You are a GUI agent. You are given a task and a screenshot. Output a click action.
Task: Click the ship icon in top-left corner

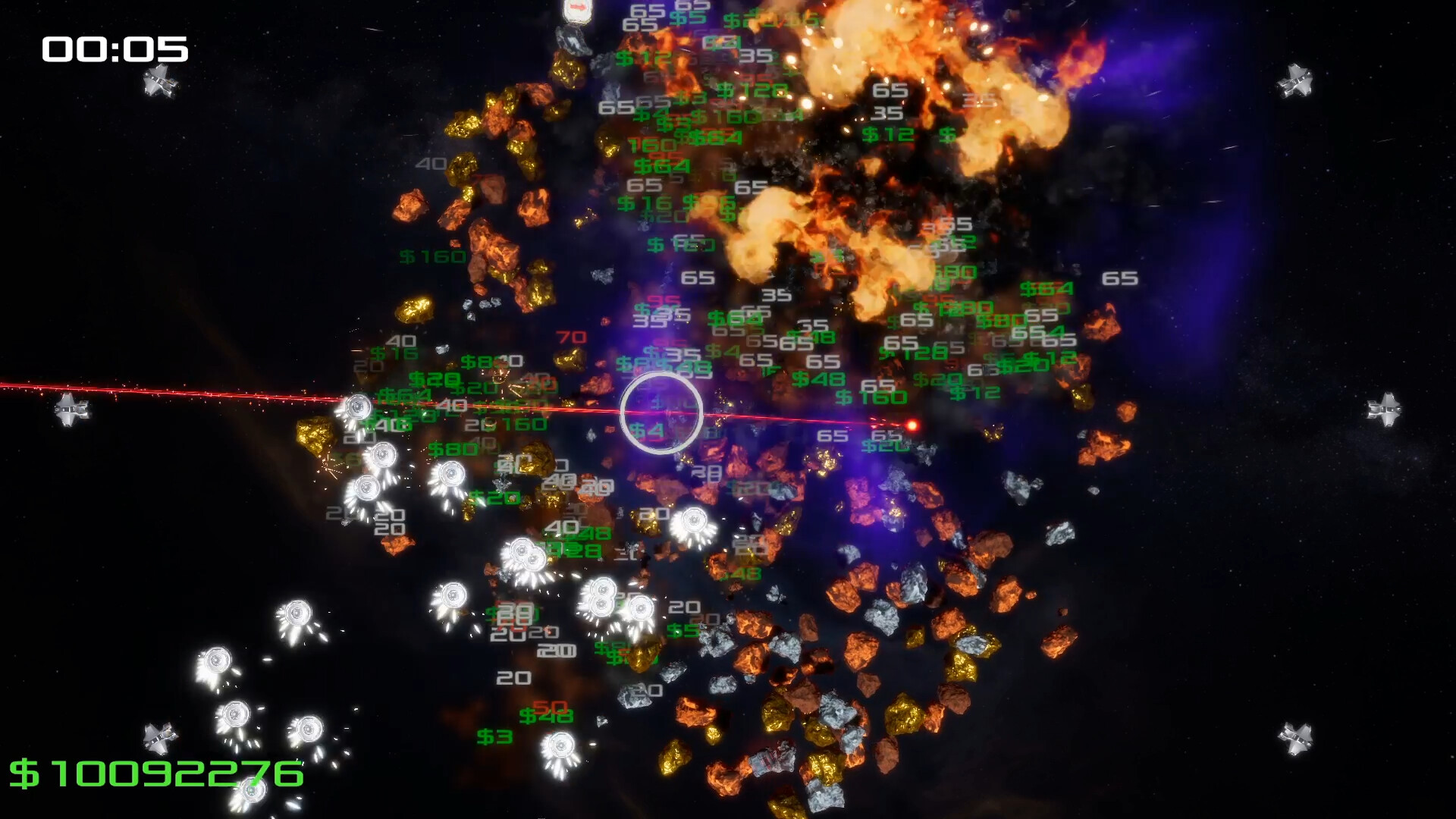[x=159, y=81]
